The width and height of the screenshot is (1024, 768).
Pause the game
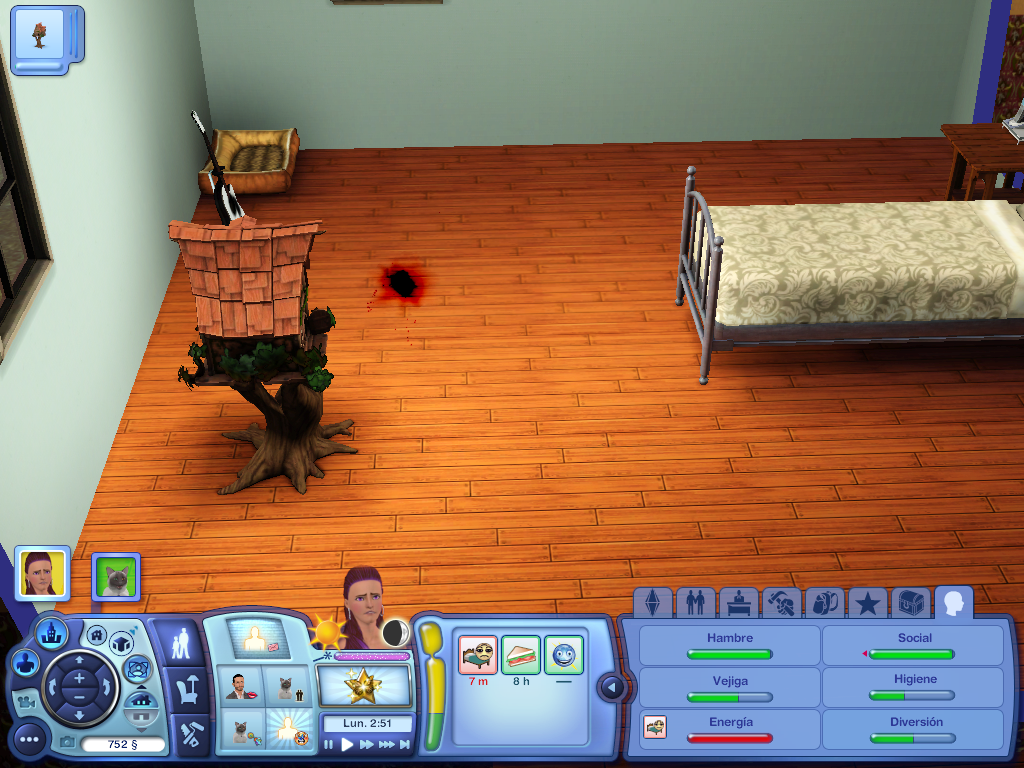329,744
